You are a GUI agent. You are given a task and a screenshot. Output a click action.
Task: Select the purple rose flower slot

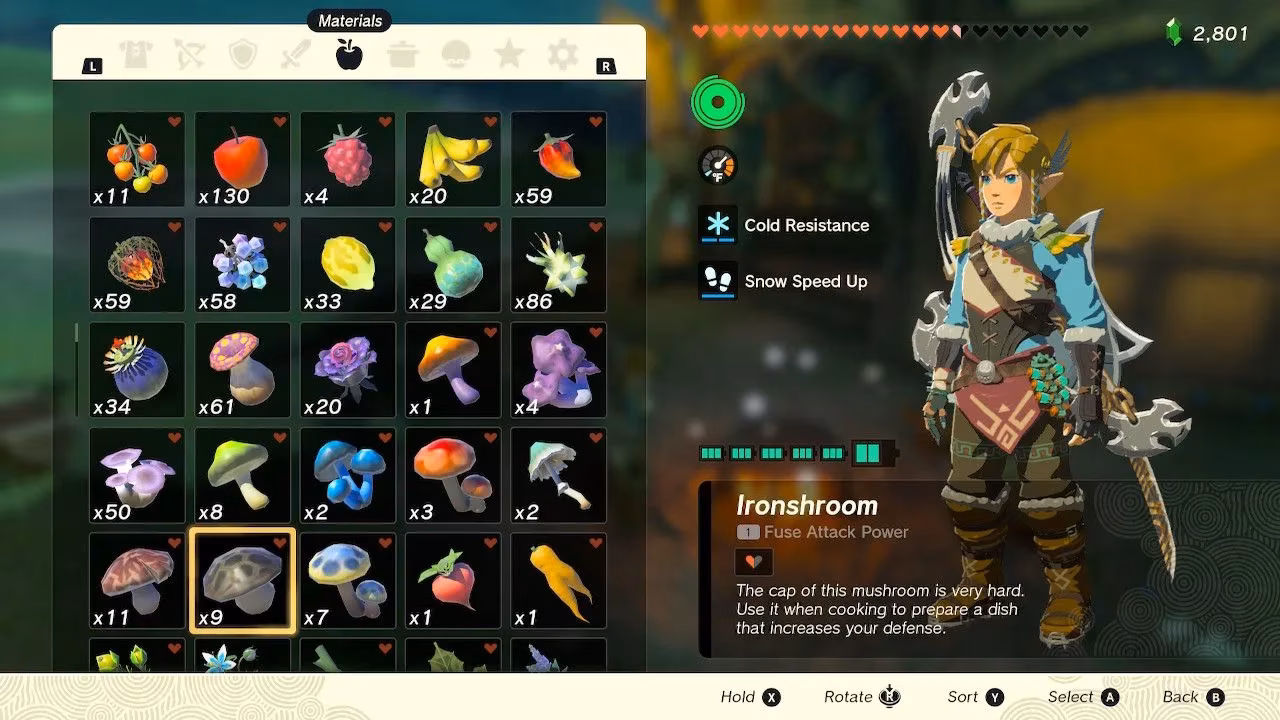(348, 370)
